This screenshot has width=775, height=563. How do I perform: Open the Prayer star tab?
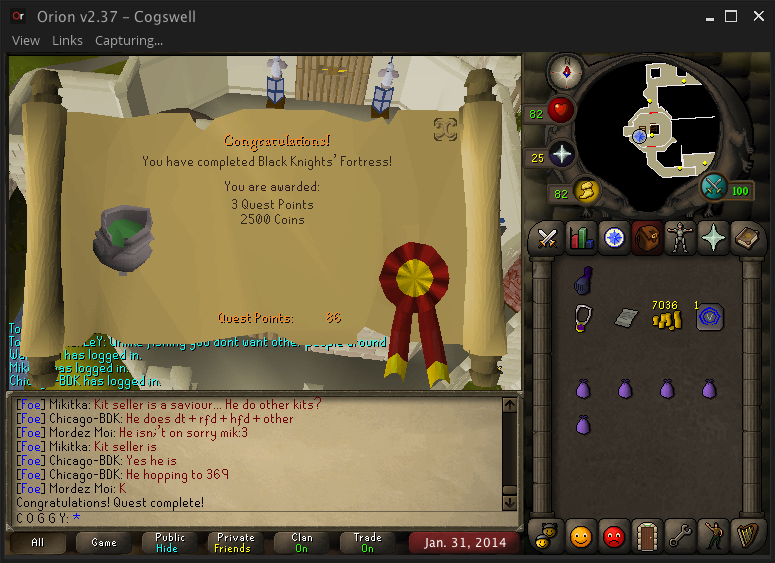tap(713, 238)
